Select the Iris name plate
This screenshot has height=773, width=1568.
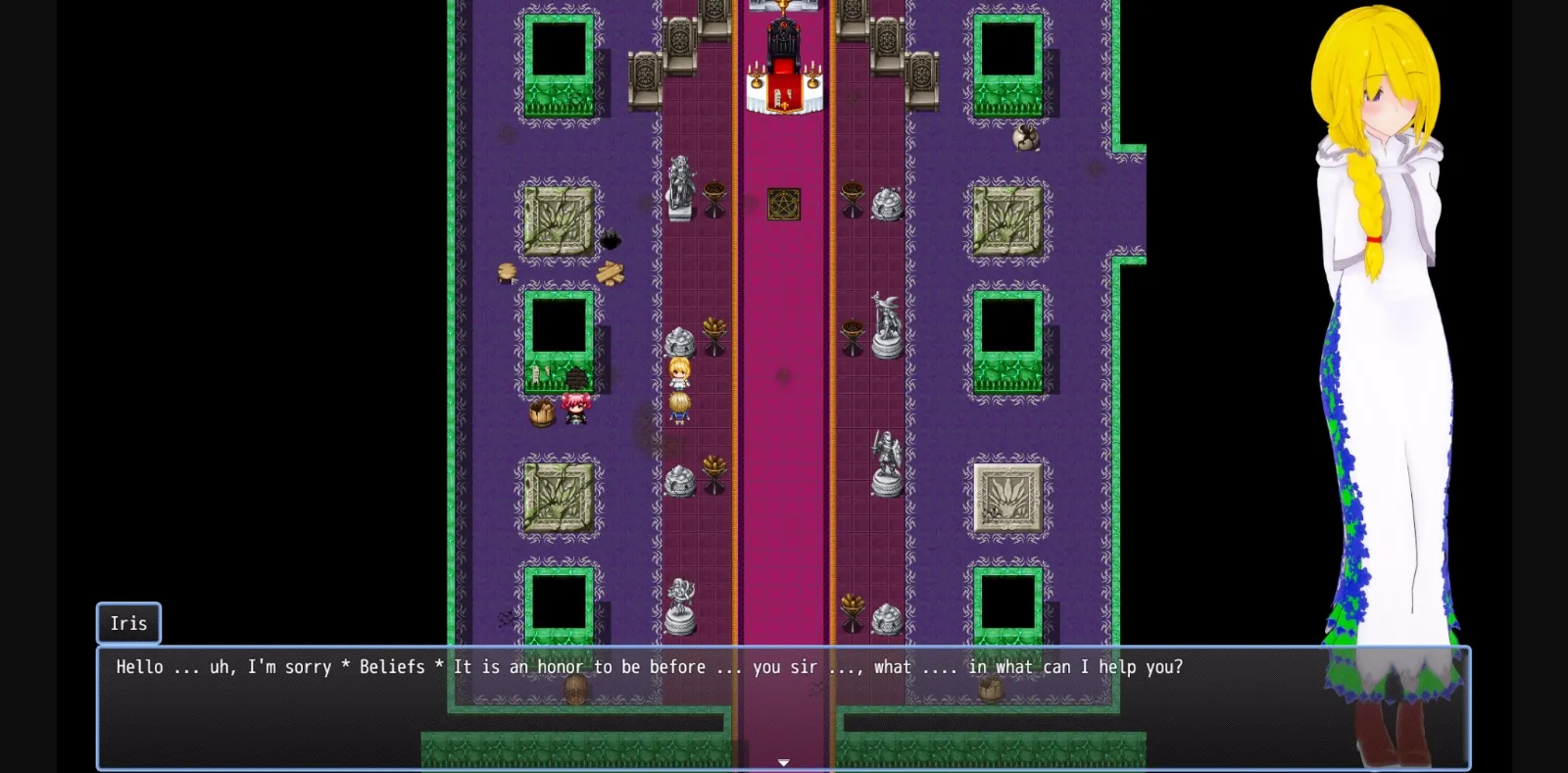click(127, 623)
